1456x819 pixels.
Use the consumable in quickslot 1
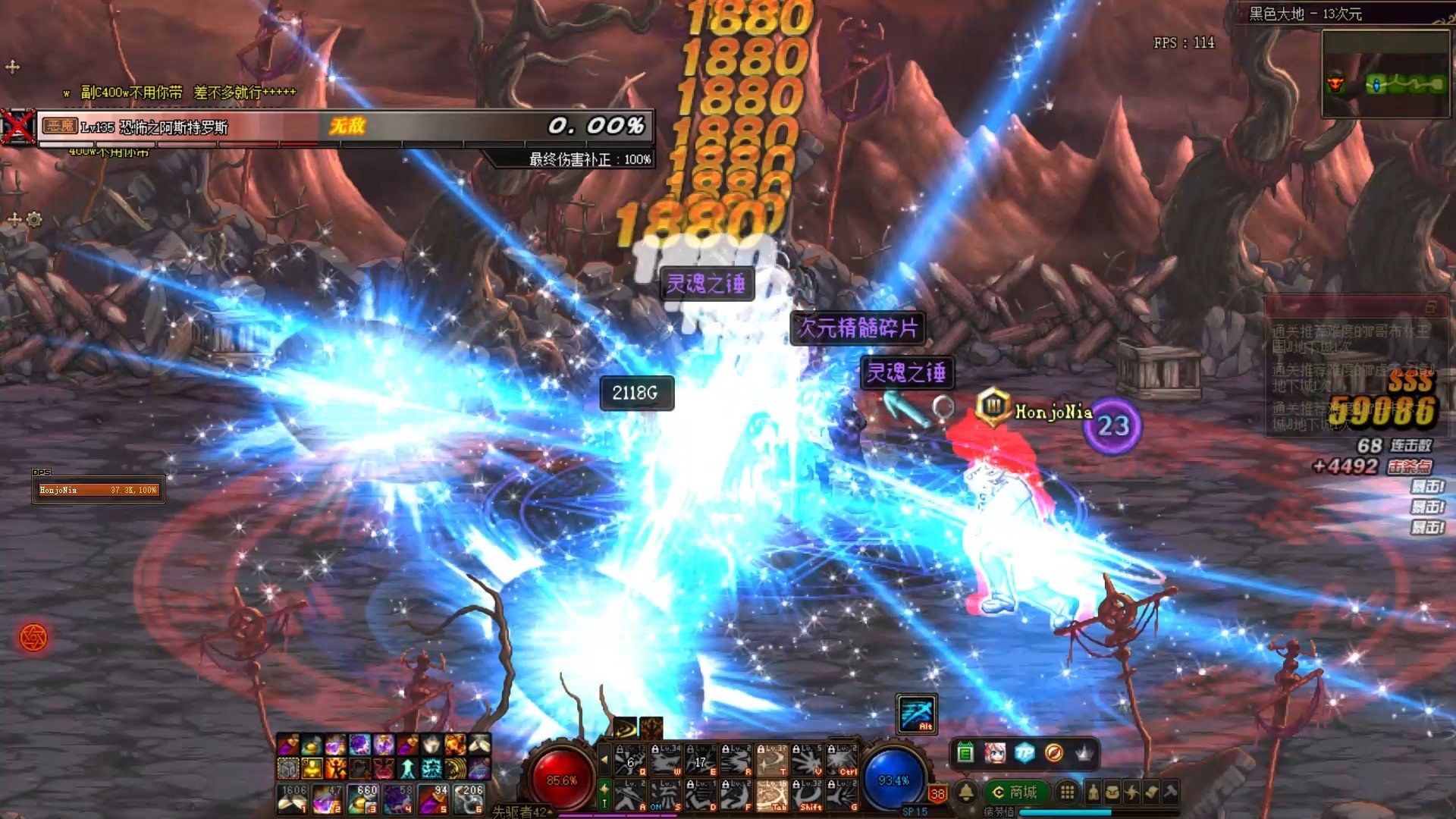point(292,799)
